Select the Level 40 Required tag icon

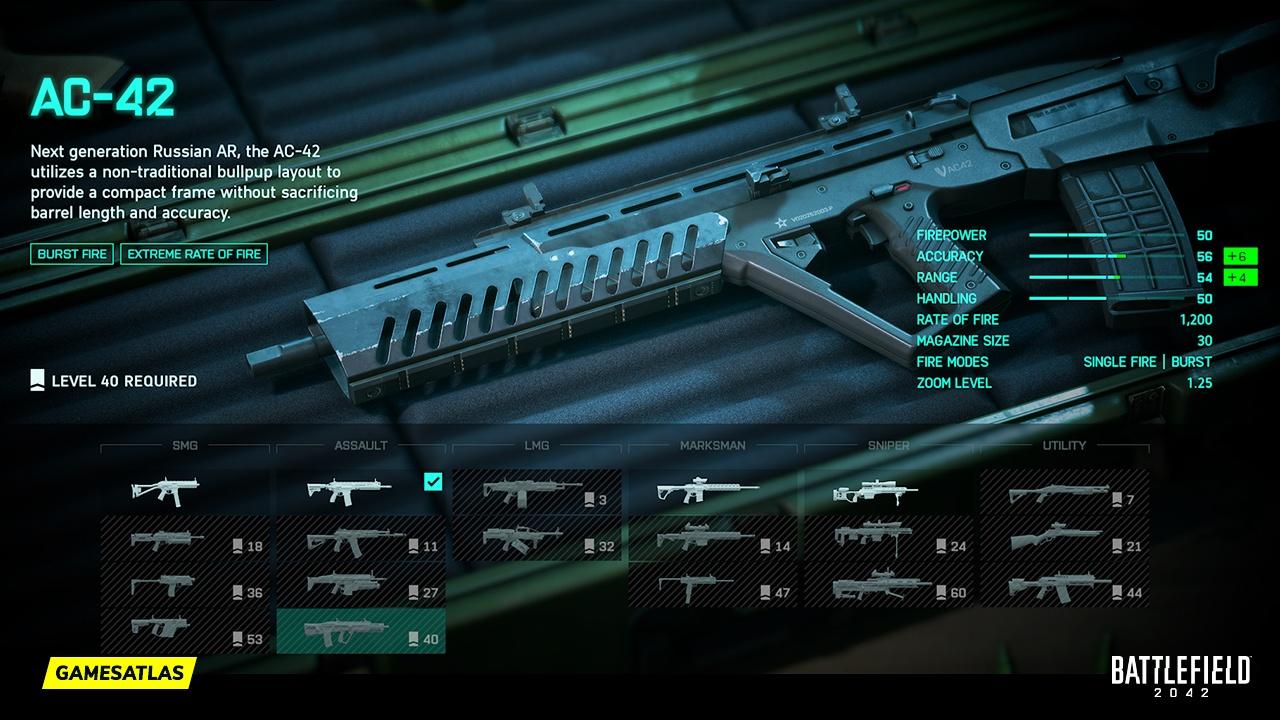click(38, 379)
